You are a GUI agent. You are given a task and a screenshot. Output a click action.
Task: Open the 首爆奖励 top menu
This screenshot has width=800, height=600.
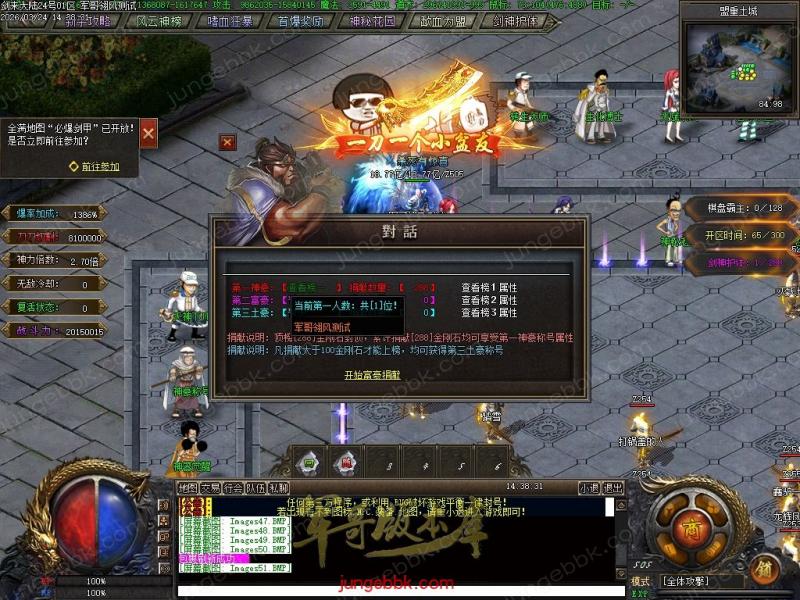coord(302,20)
